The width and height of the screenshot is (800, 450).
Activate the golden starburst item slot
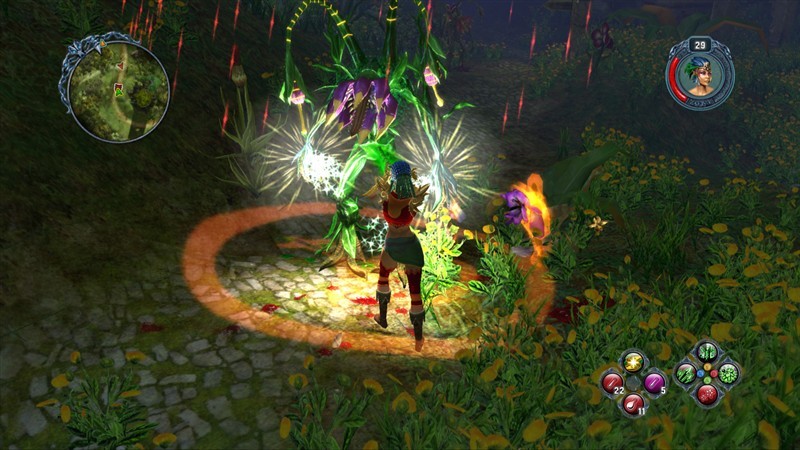[633, 360]
